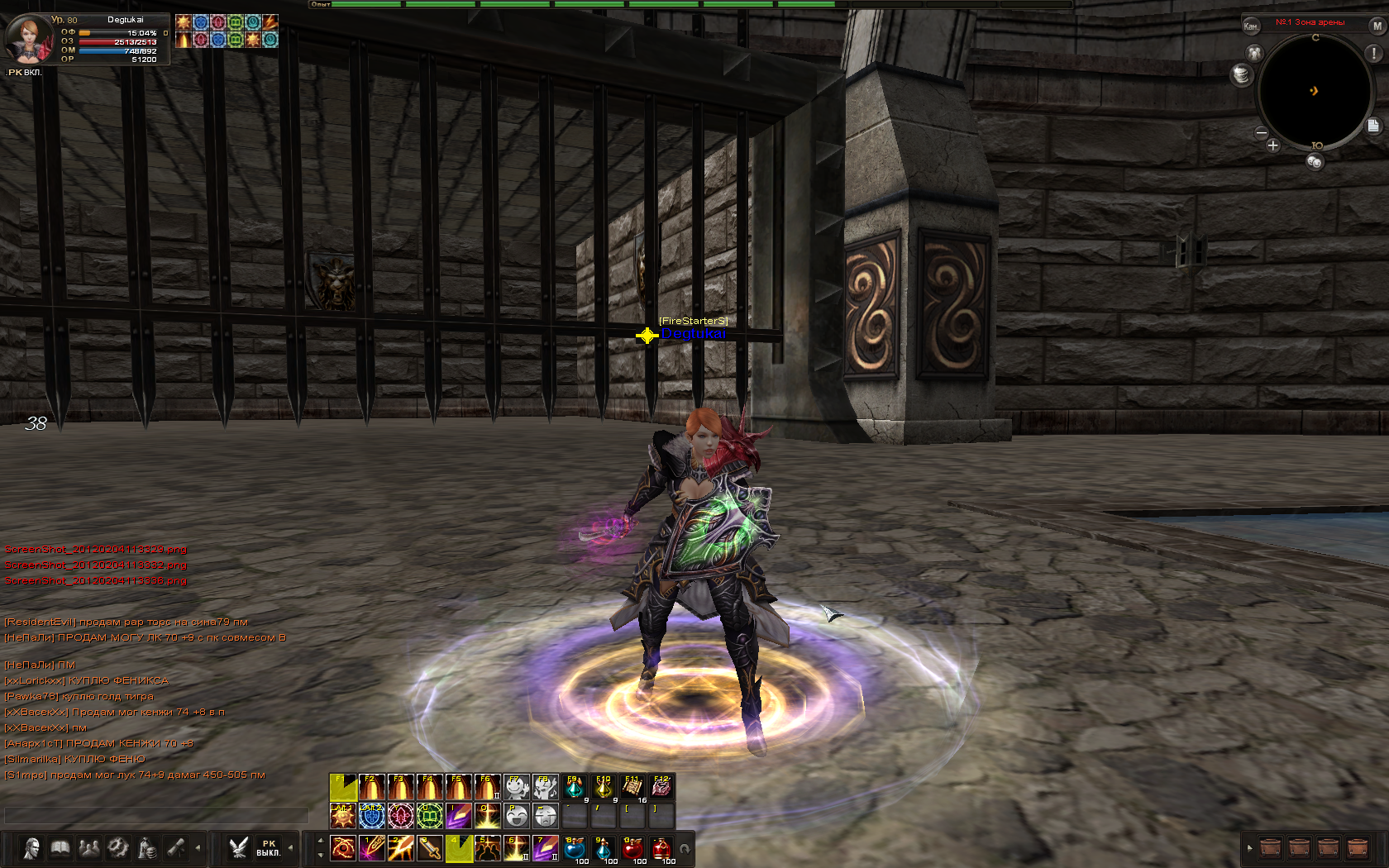Expand bag bar with left arrow
Screen dimensions: 1389x868
1249,848
